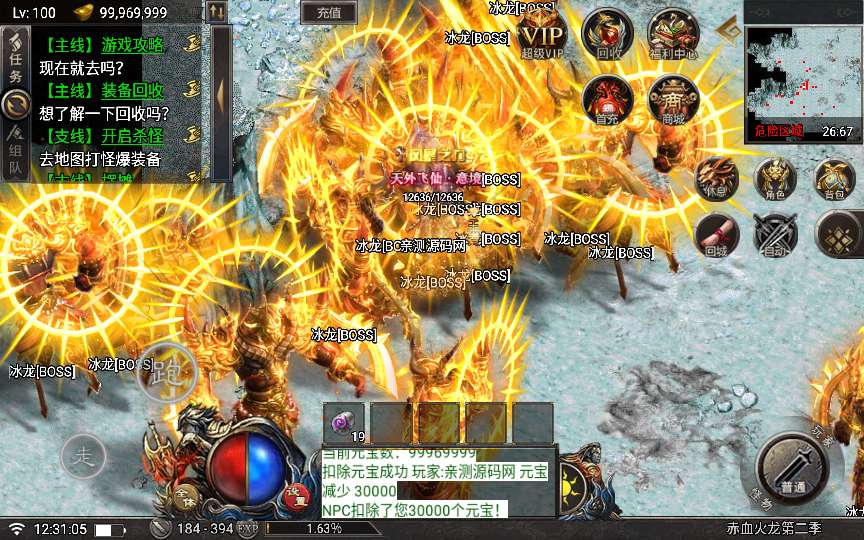Viewport: 864px width, 540px height.
Task: Open the minimap
Action: click(x=802, y=70)
